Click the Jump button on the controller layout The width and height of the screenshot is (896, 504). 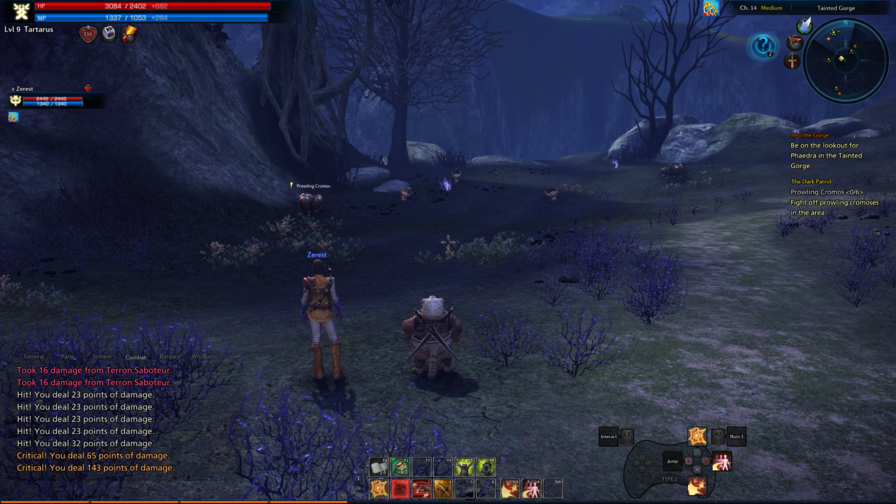click(672, 461)
